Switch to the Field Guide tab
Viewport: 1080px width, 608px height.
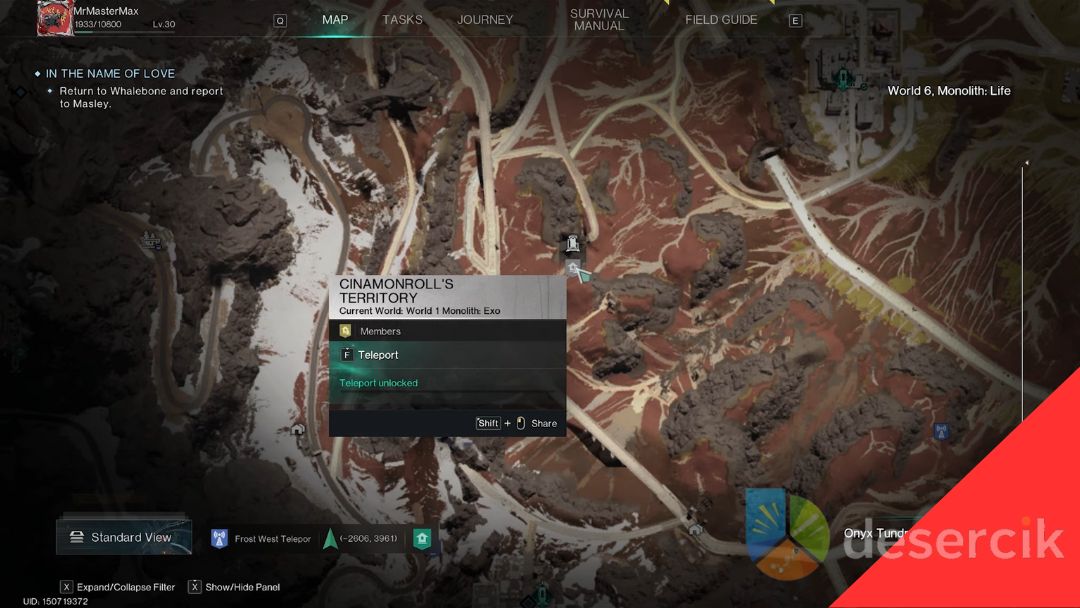pos(721,20)
